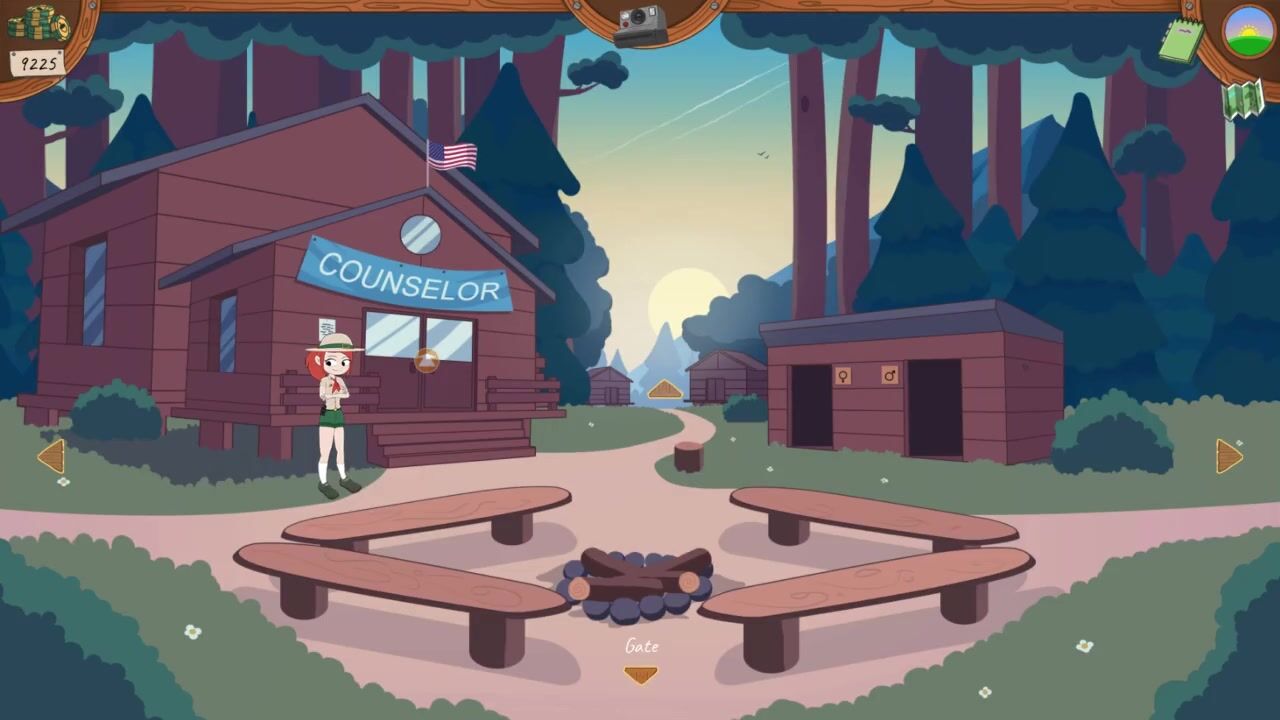Open the camera at the top
The image size is (1280, 720).
point(640,25)
